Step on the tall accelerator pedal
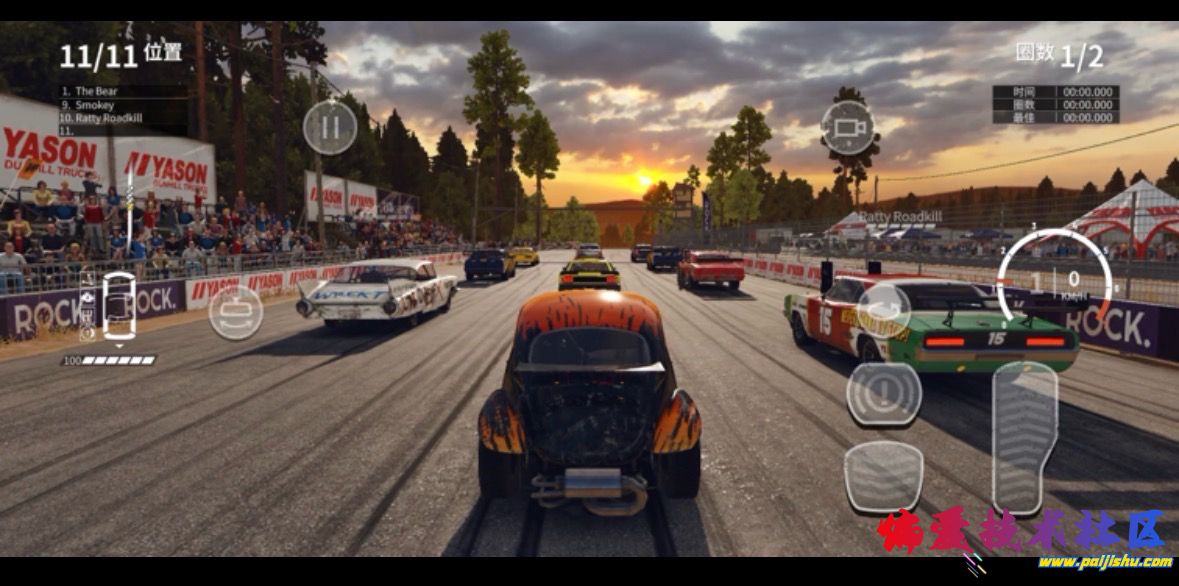Viewport: 1179px width, 586px height. click(x=1025, y=437)
